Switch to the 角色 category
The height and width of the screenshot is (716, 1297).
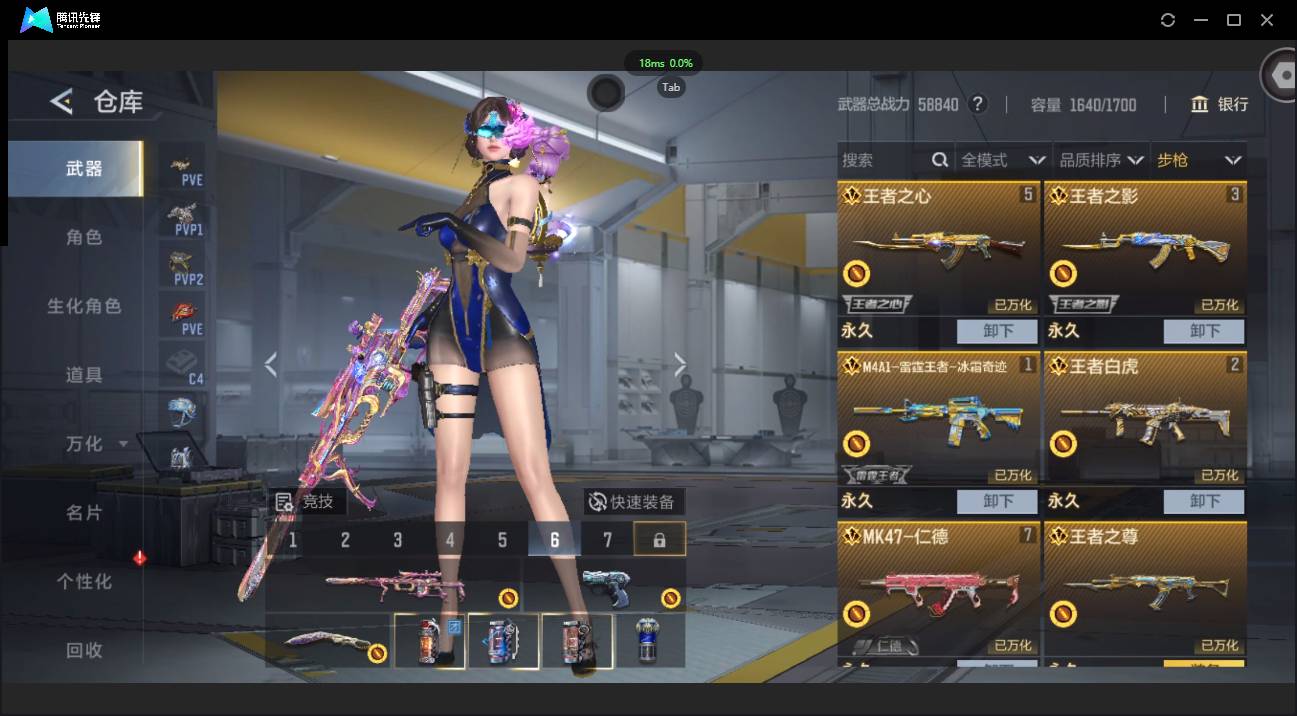(84, 238)
